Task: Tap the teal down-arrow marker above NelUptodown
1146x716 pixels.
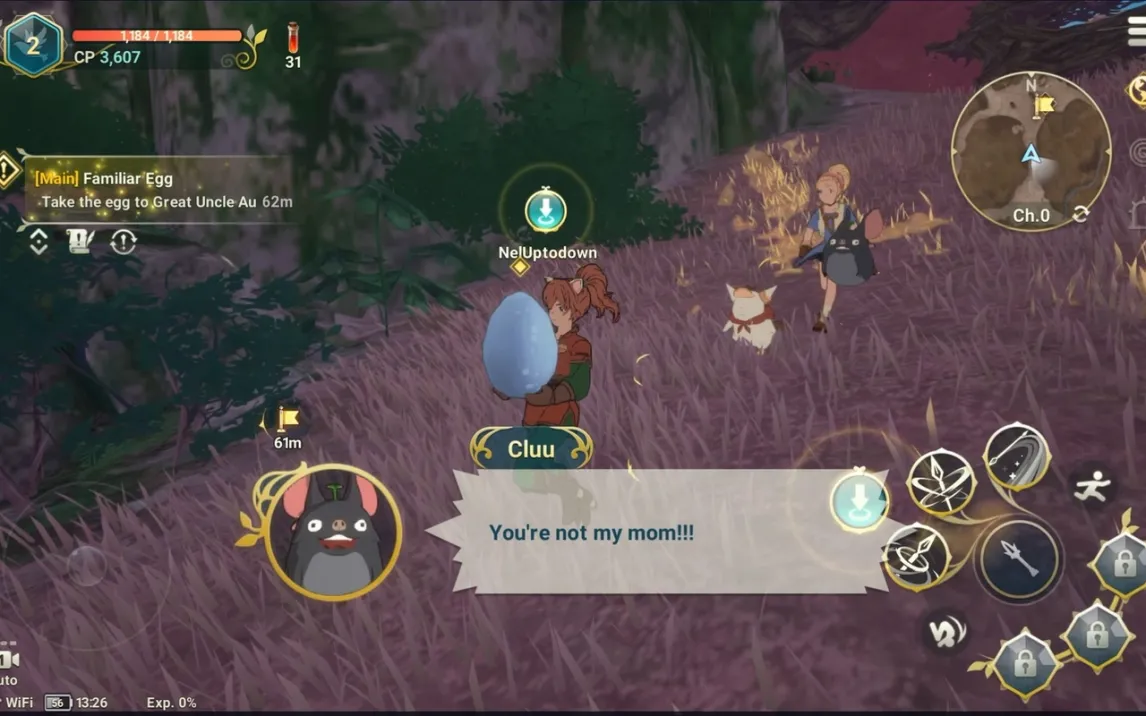Action: 546,210
